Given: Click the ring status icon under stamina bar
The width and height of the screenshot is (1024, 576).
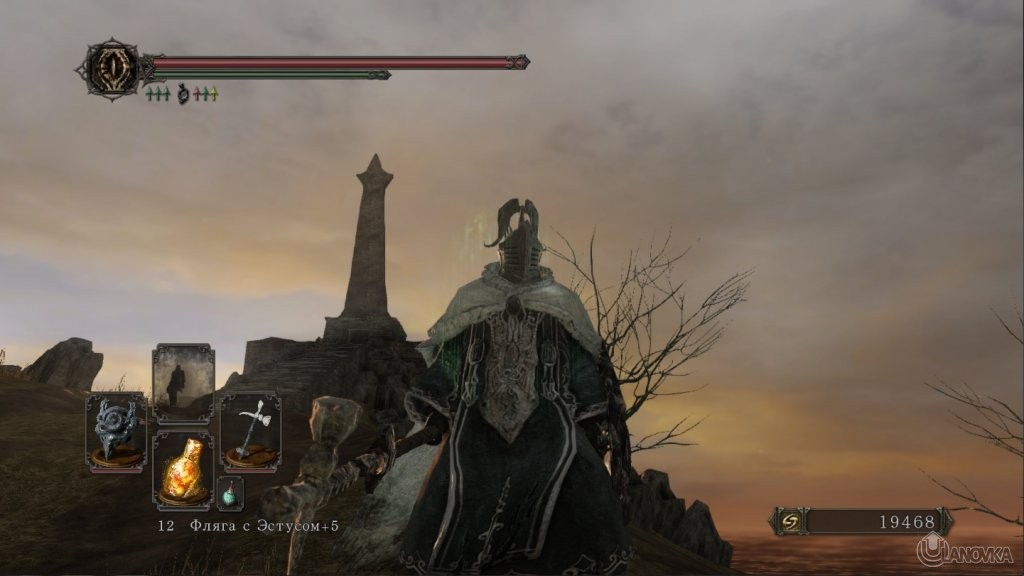Looking at the screenshot, I should click(x=183, y=94).
